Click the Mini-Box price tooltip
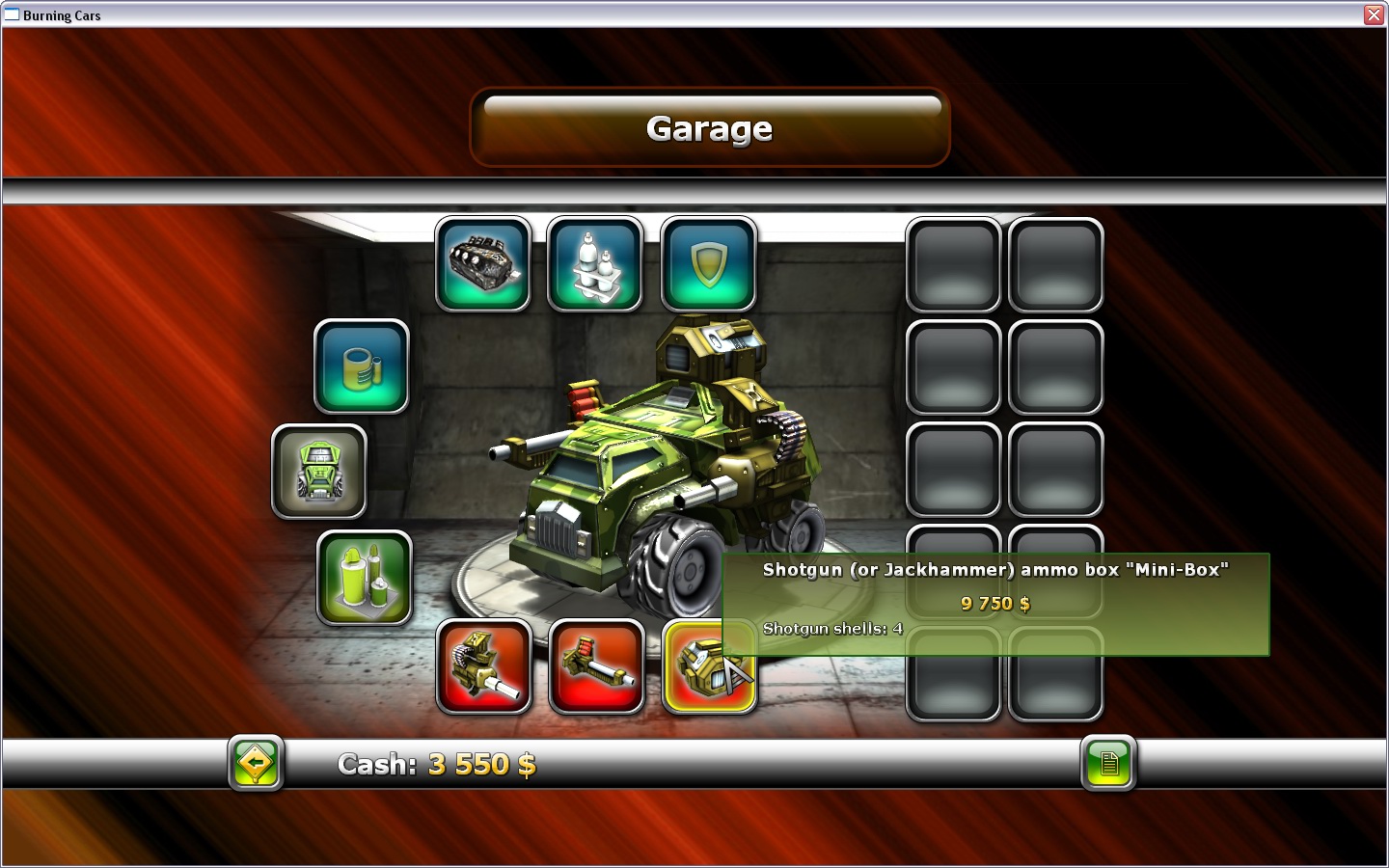Image resolution: width=1389 pixels, height=868 pixels. point(994,605)
